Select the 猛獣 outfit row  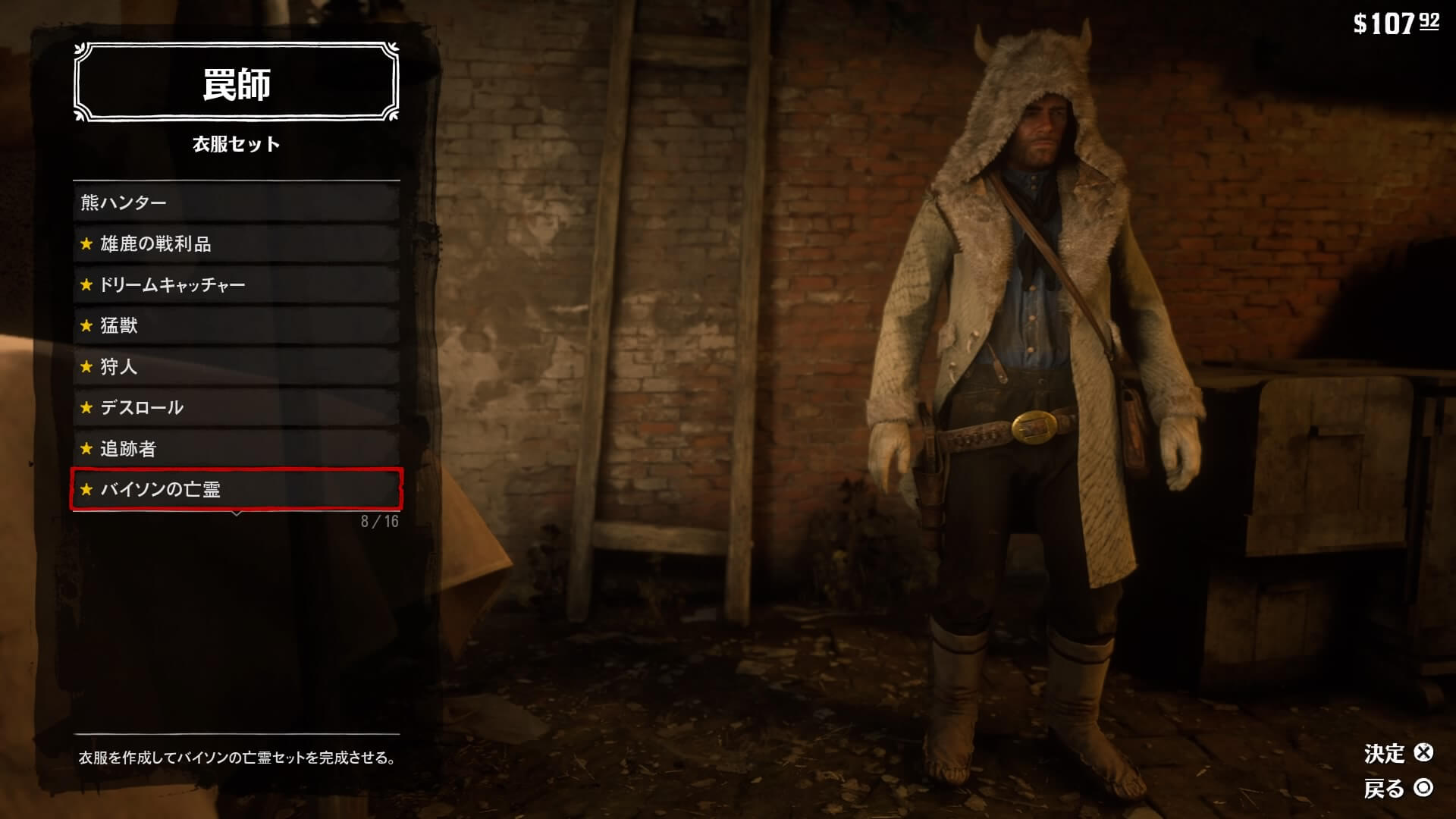click(x=236, y=325)
